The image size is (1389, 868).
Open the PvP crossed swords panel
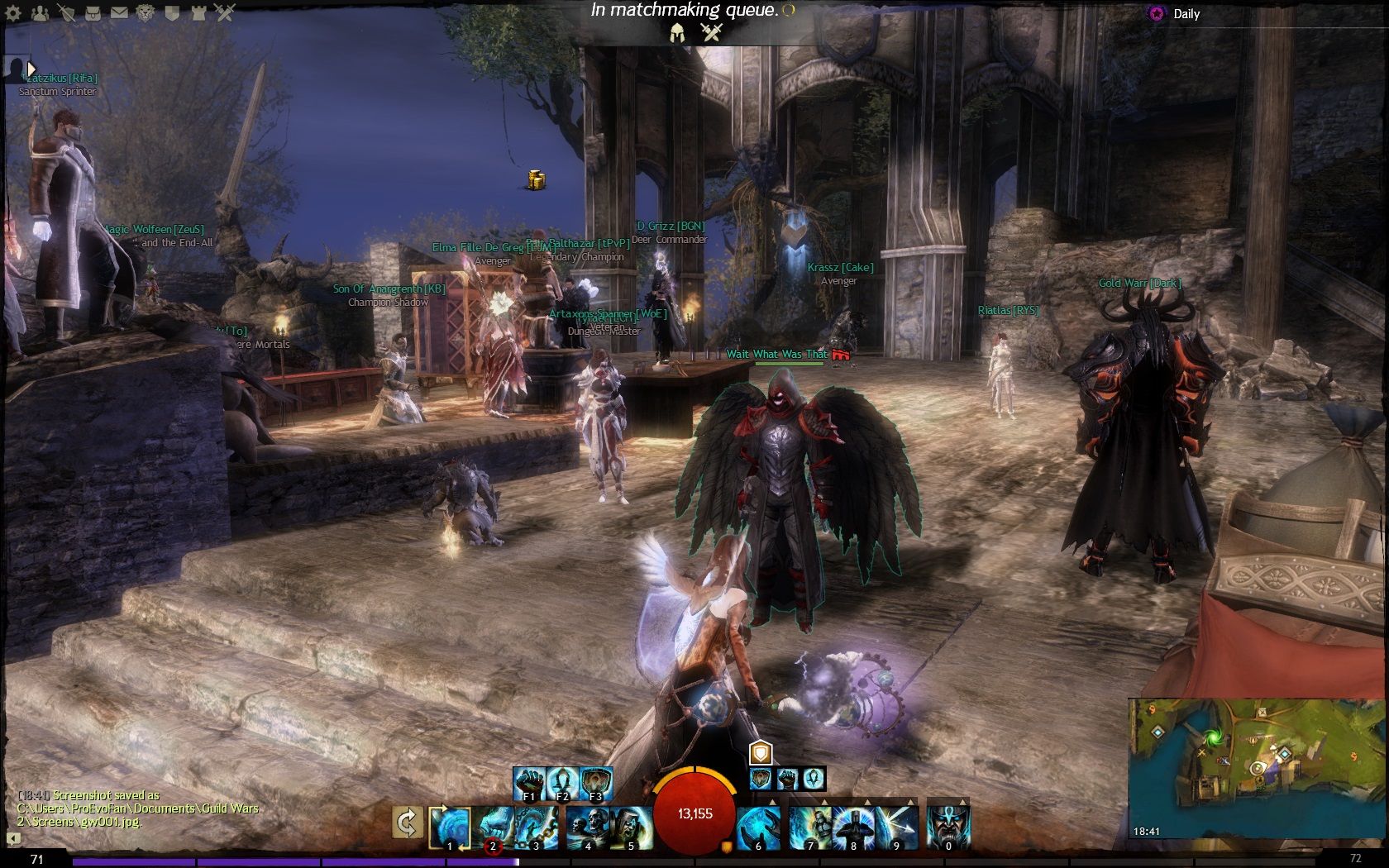[x=224, y=13]
